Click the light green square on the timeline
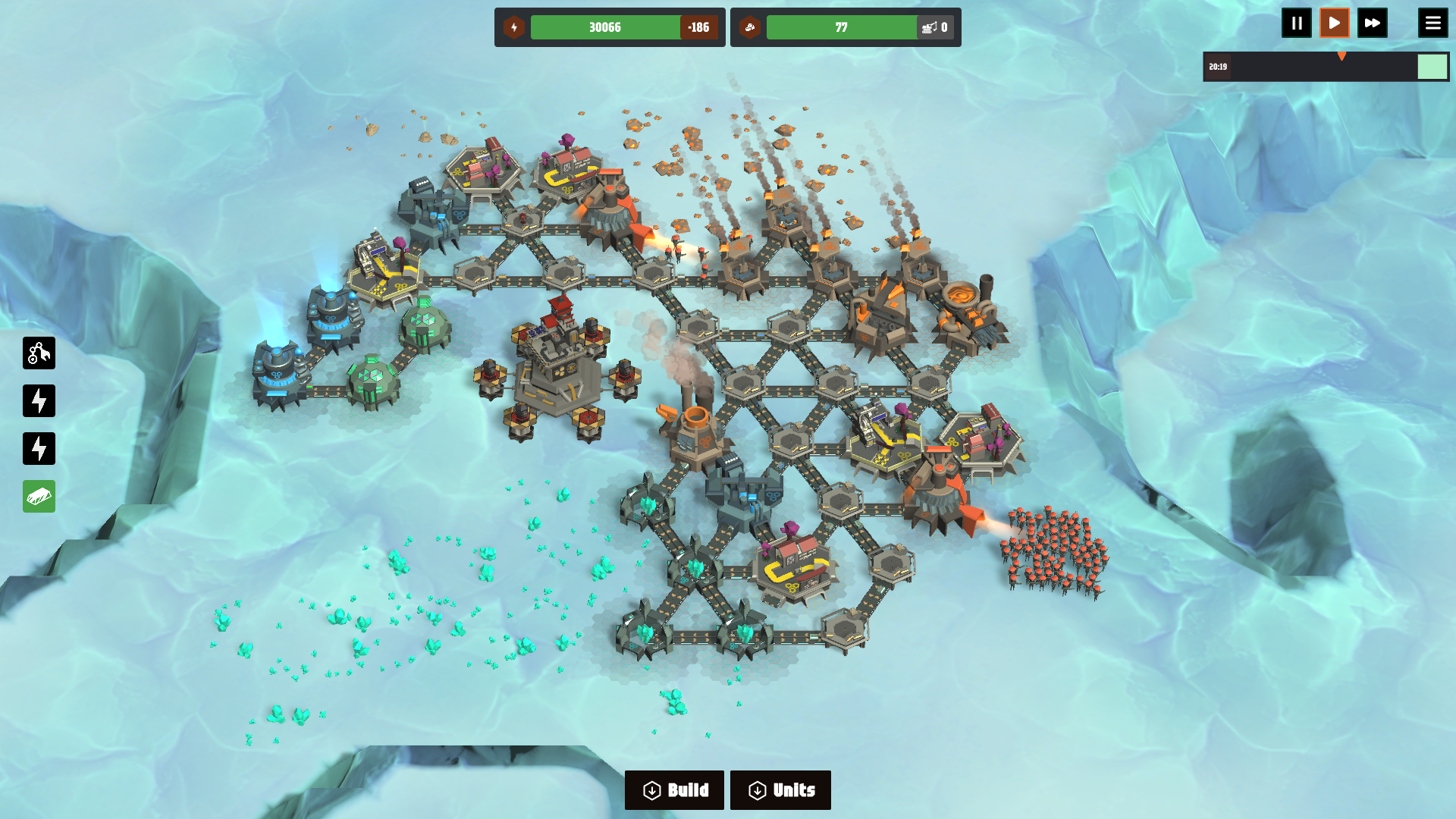 (1432, 67)
